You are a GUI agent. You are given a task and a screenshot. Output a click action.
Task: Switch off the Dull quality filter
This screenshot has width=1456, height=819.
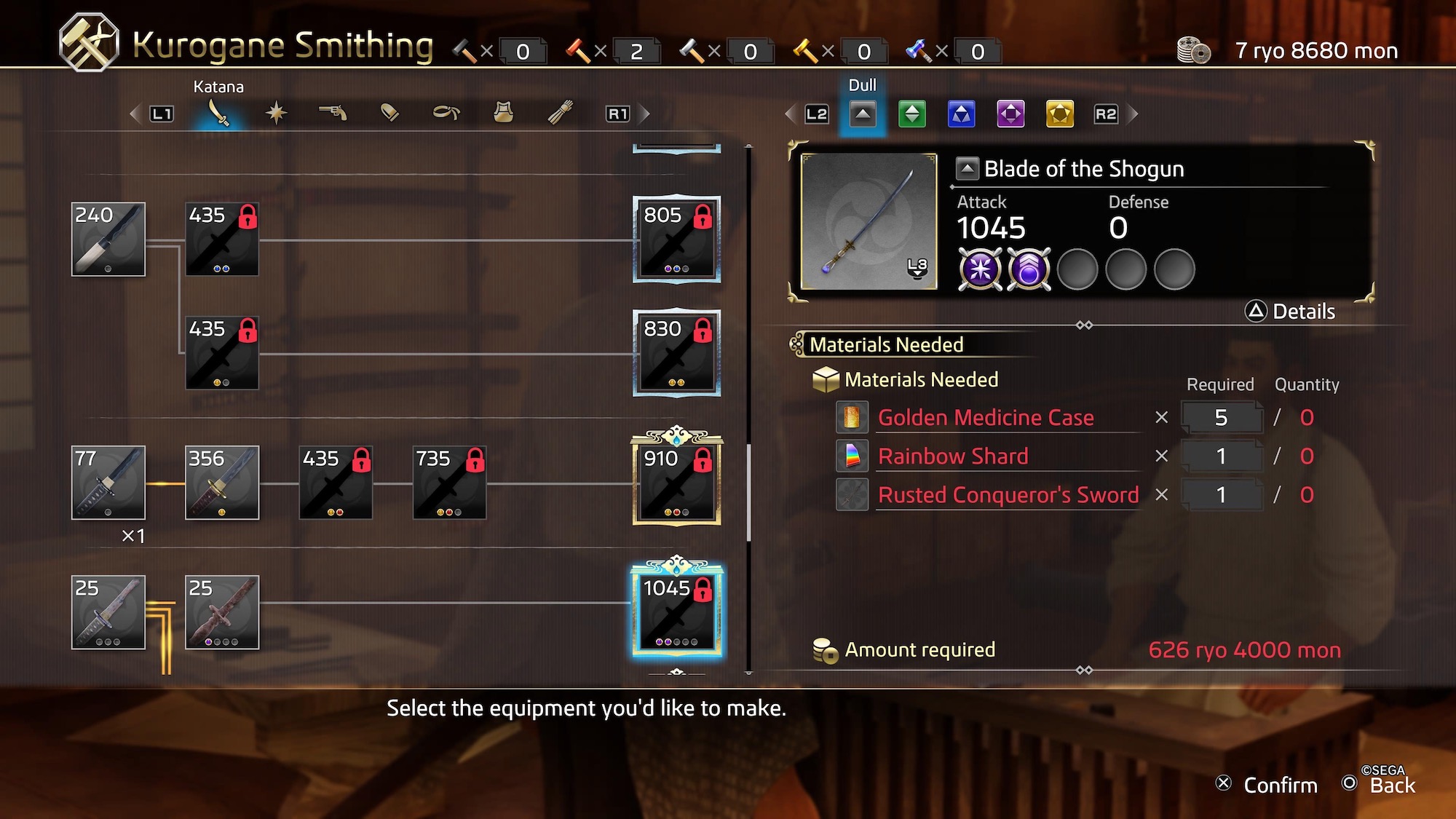click(x=863, y=114)
